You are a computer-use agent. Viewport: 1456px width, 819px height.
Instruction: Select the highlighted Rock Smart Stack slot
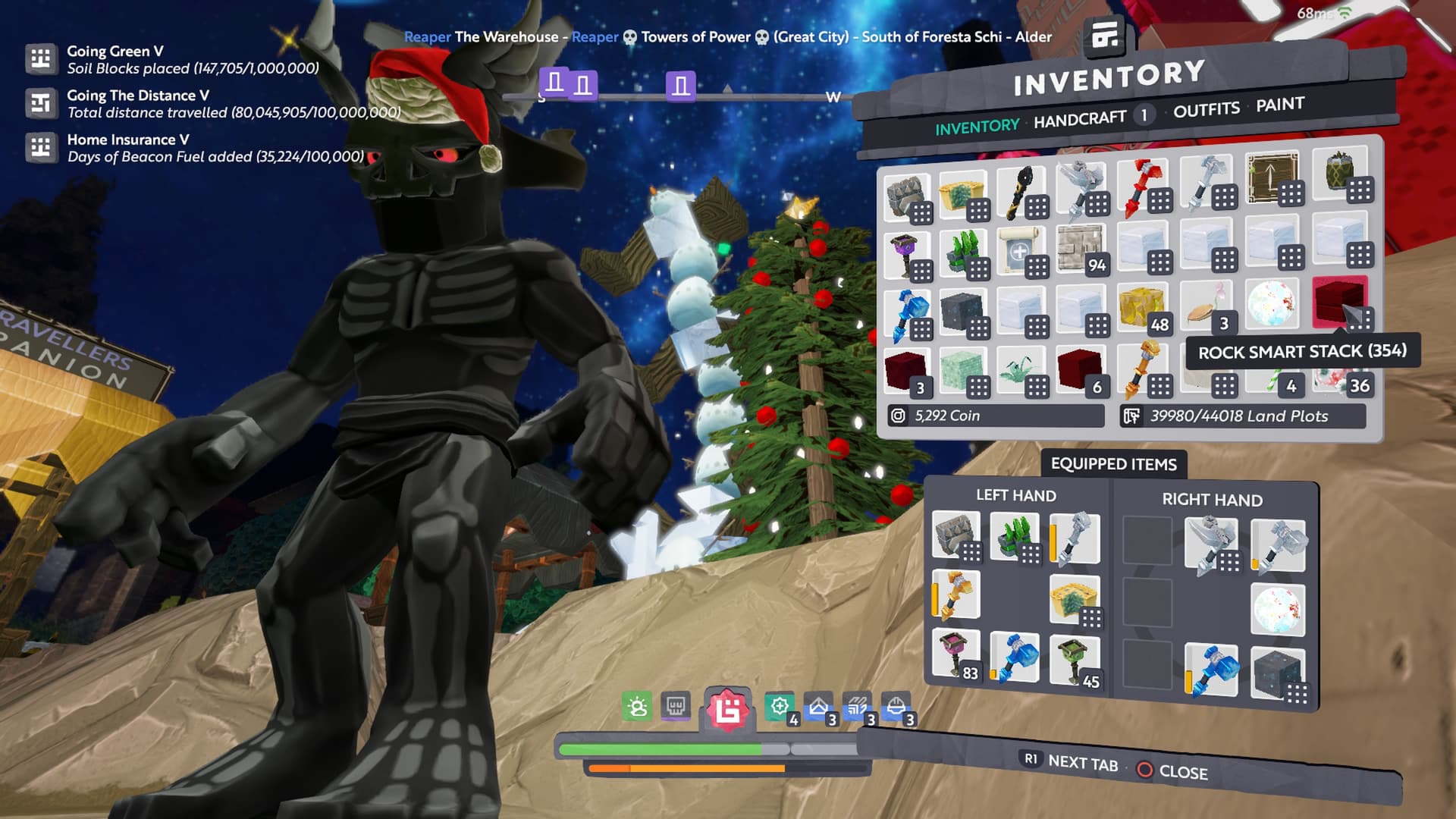point(1339,302)
